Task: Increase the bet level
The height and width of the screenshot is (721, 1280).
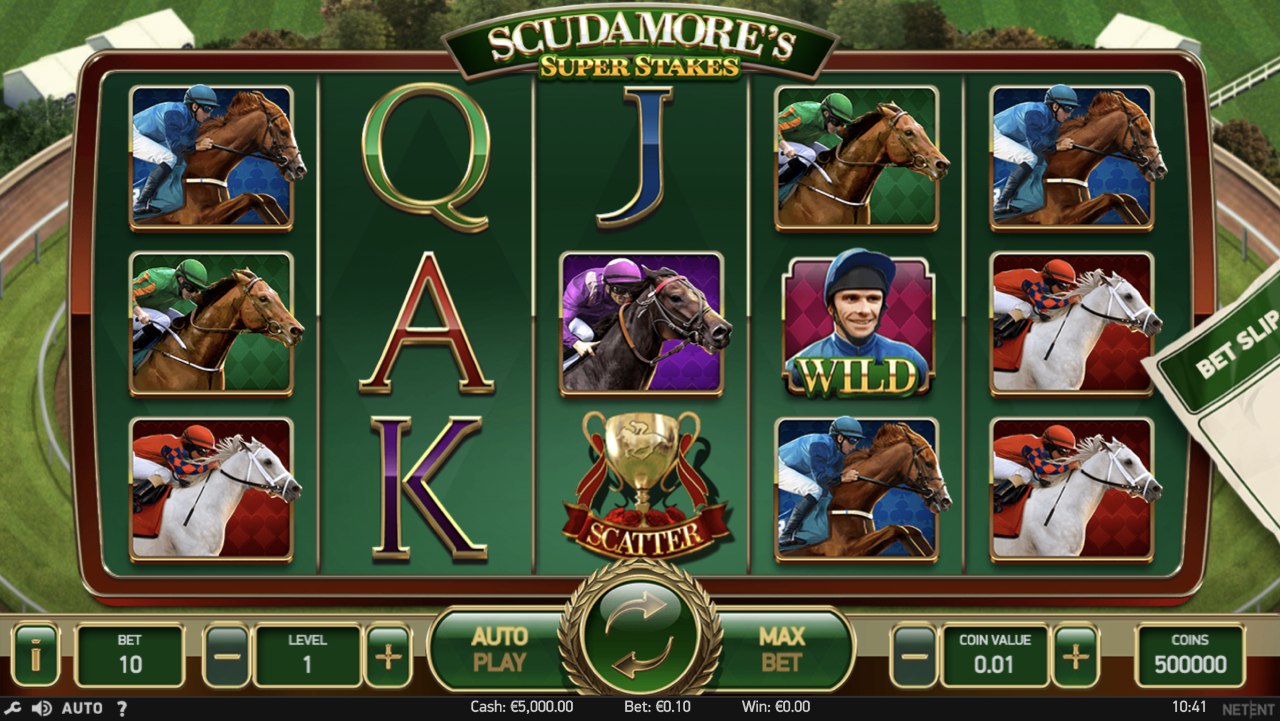Action: [387, 656]
